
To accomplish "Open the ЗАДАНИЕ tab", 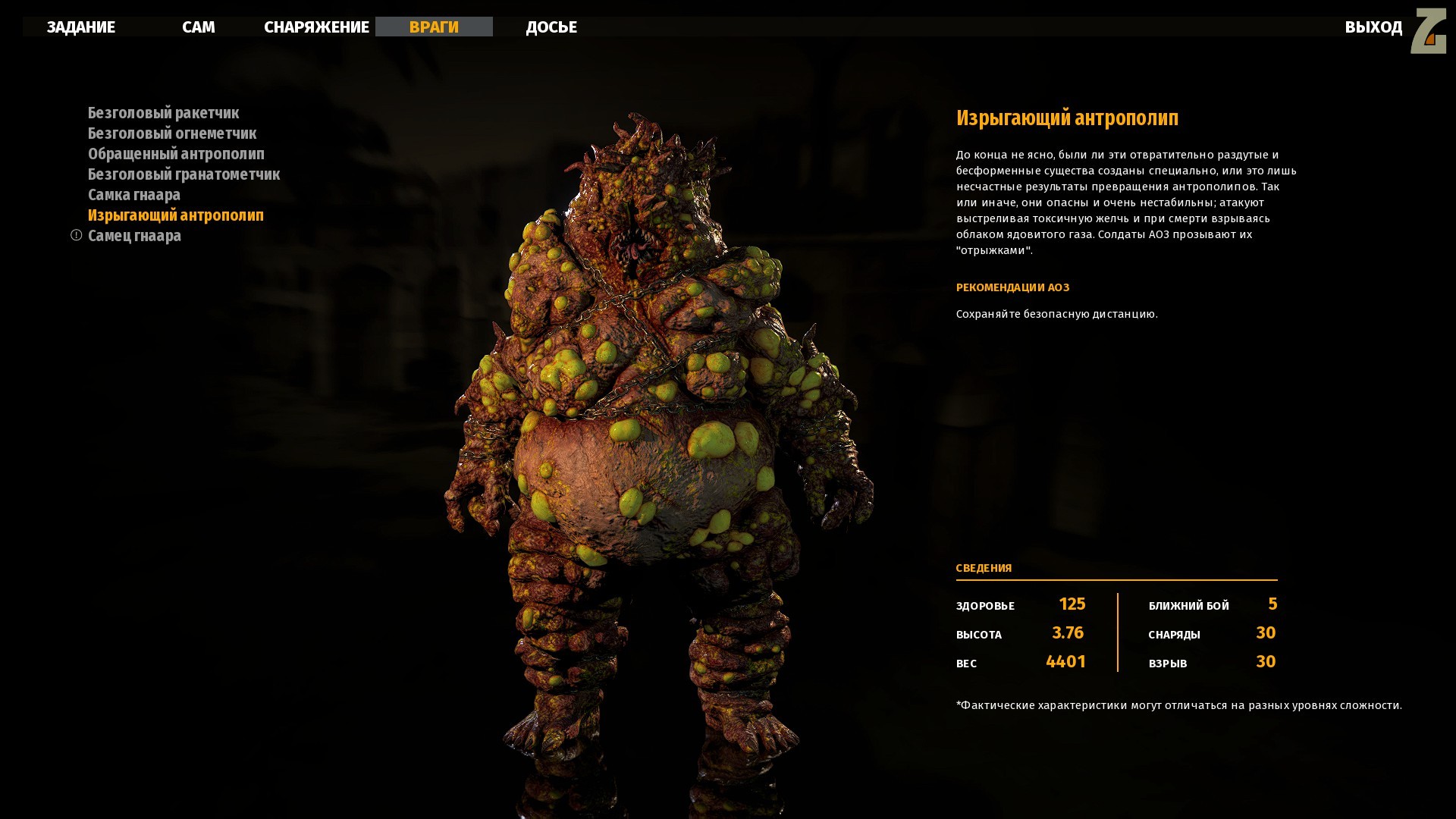I will pos(81,27).
